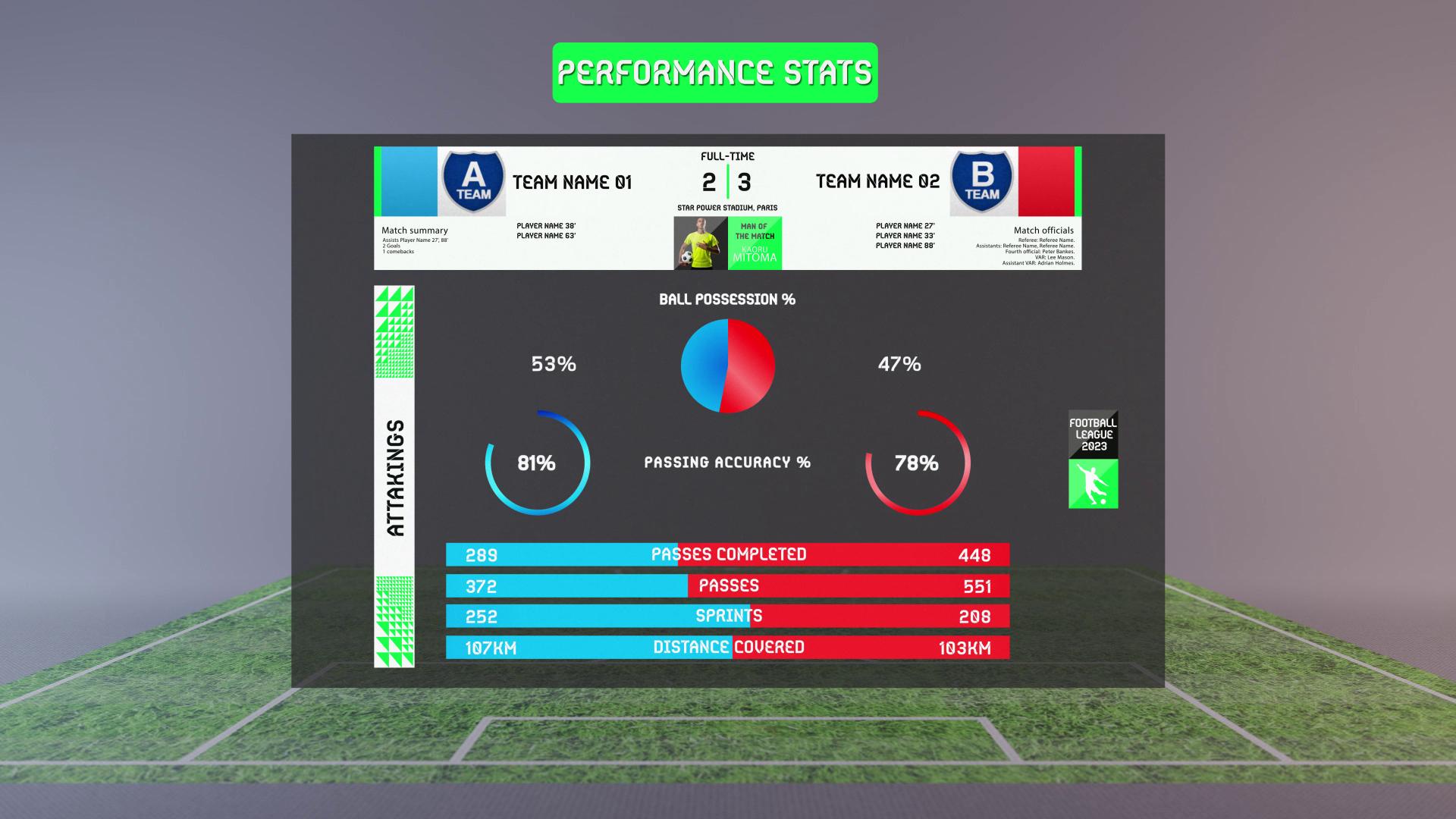This screenshot has height=819, width=1456.
Task: Click the Football League 2023 logo
Action: coord(1093,460)
